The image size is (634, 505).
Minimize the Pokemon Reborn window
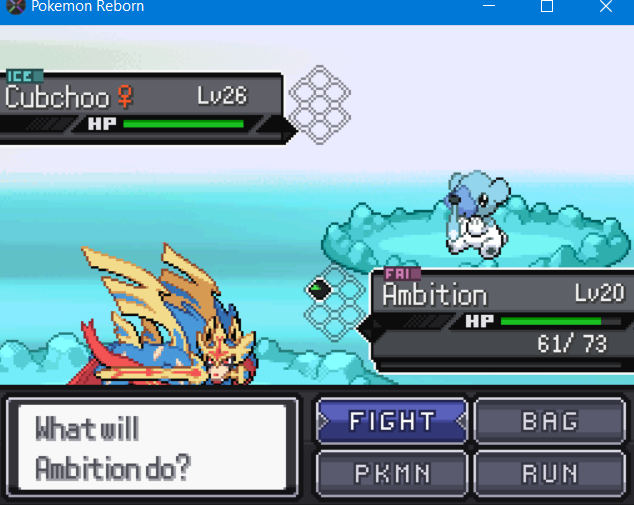[489, 7]
